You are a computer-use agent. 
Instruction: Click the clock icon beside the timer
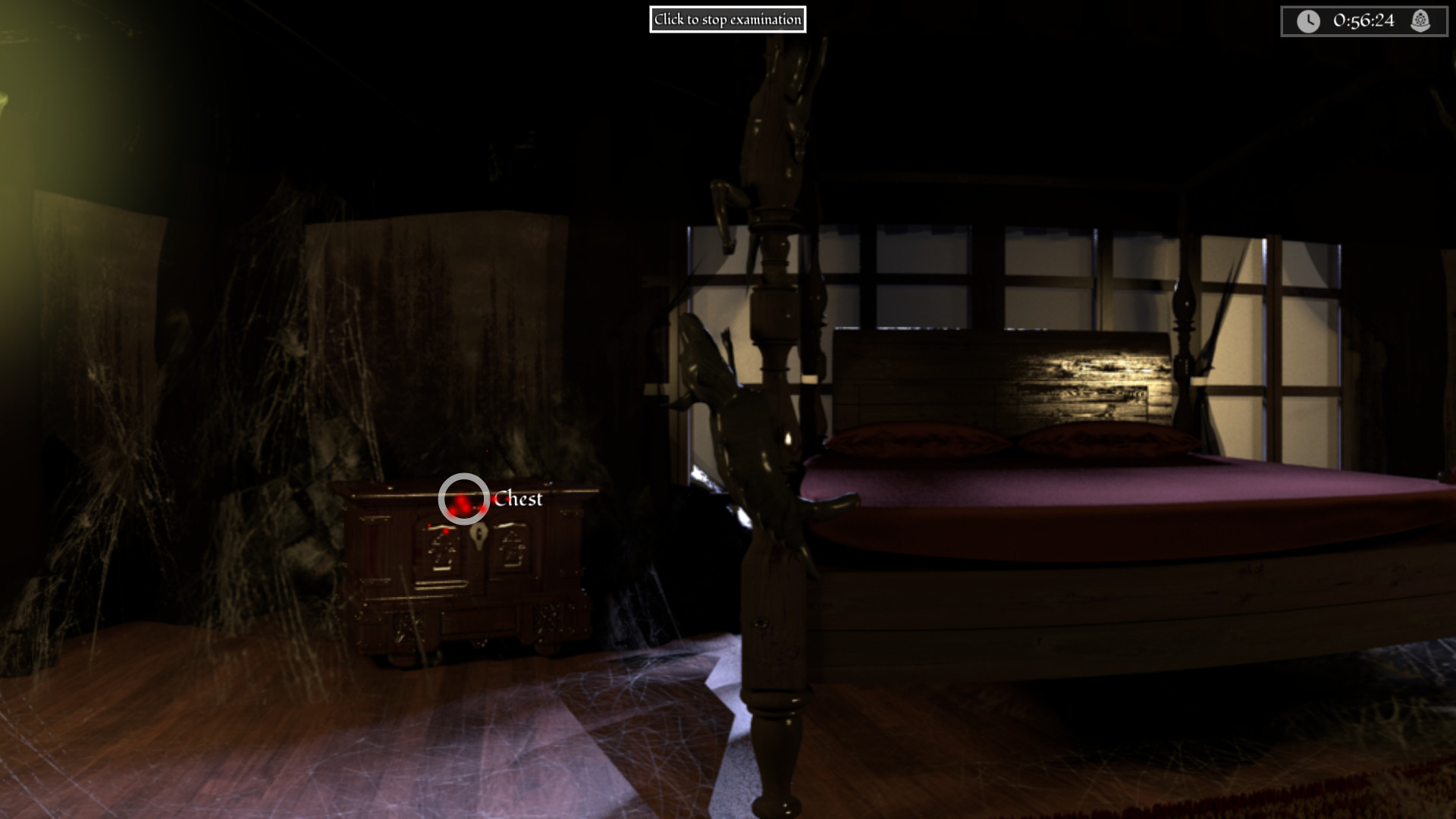click(x=1307, y=20)
